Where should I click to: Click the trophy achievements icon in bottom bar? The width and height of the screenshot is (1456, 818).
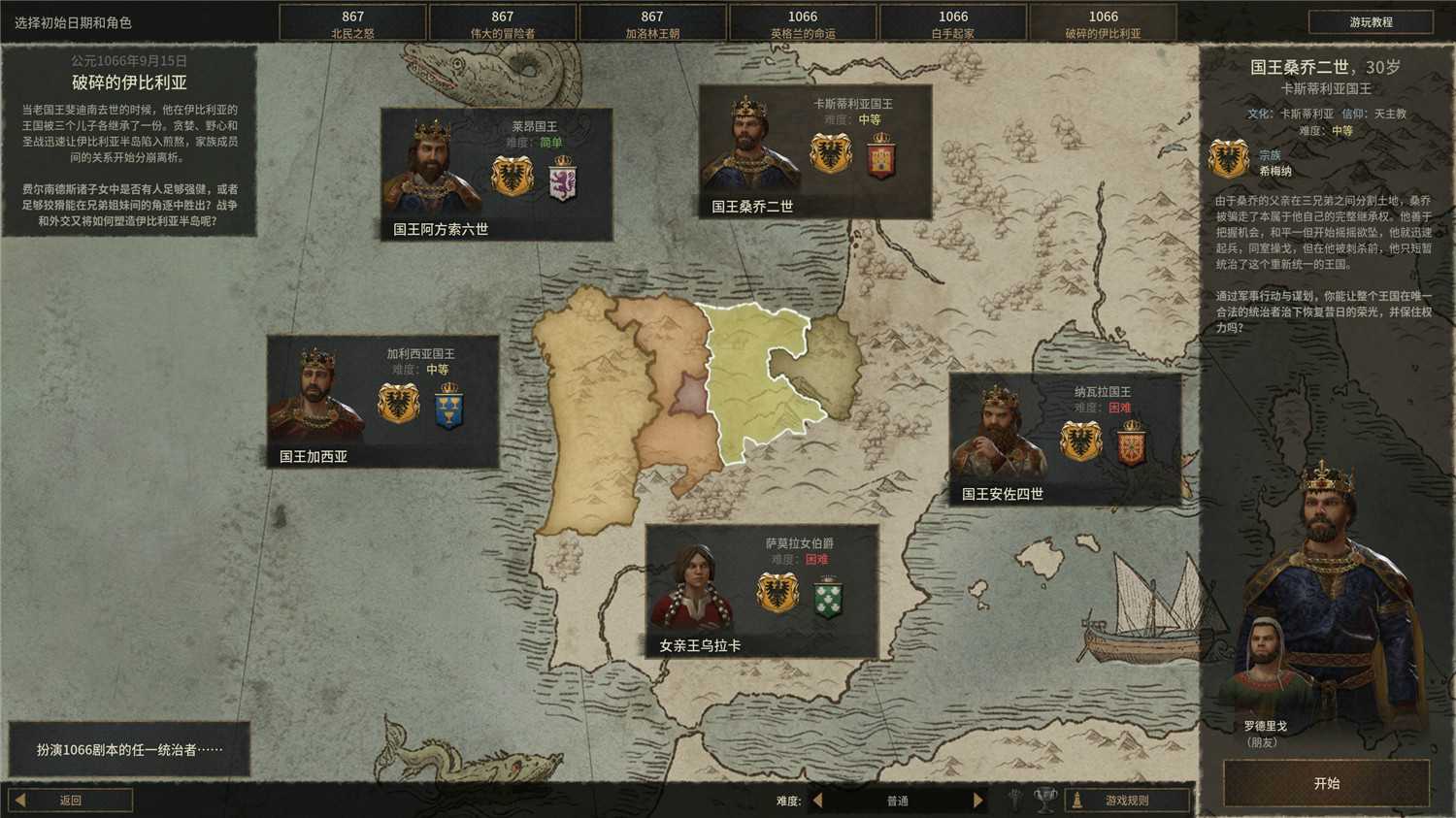[1046, 800]
